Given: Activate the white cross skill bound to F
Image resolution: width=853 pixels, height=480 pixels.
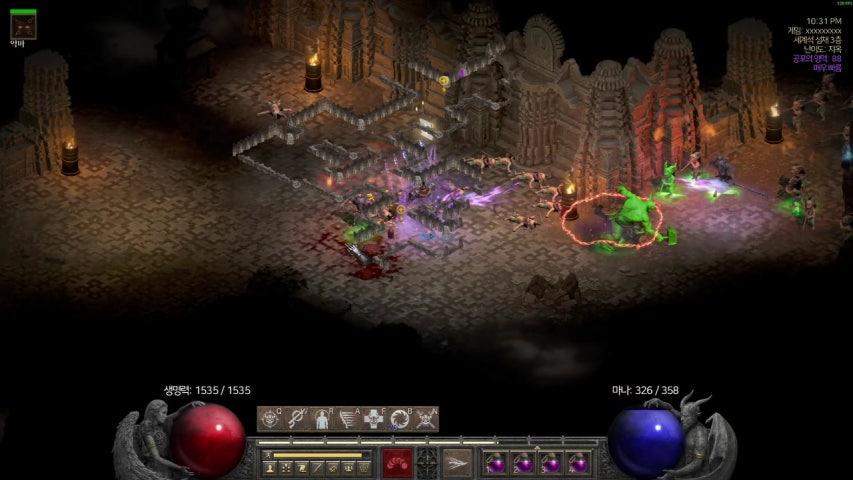Looking at the screenshot, I should [374, 419].
